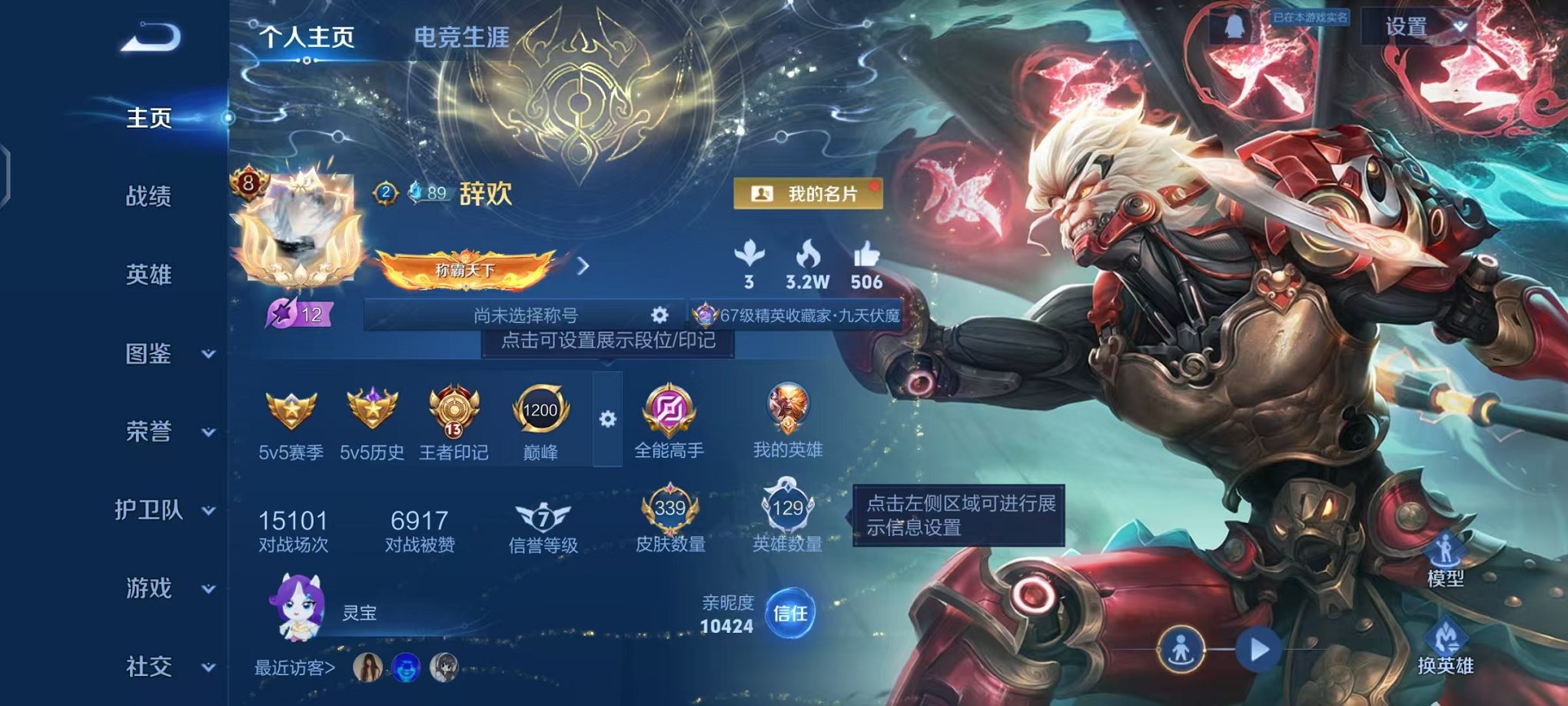This screenshot has width=1568, height=706.
Task: Open 战绩 from the left sidebar
Action: coord(148,196)
